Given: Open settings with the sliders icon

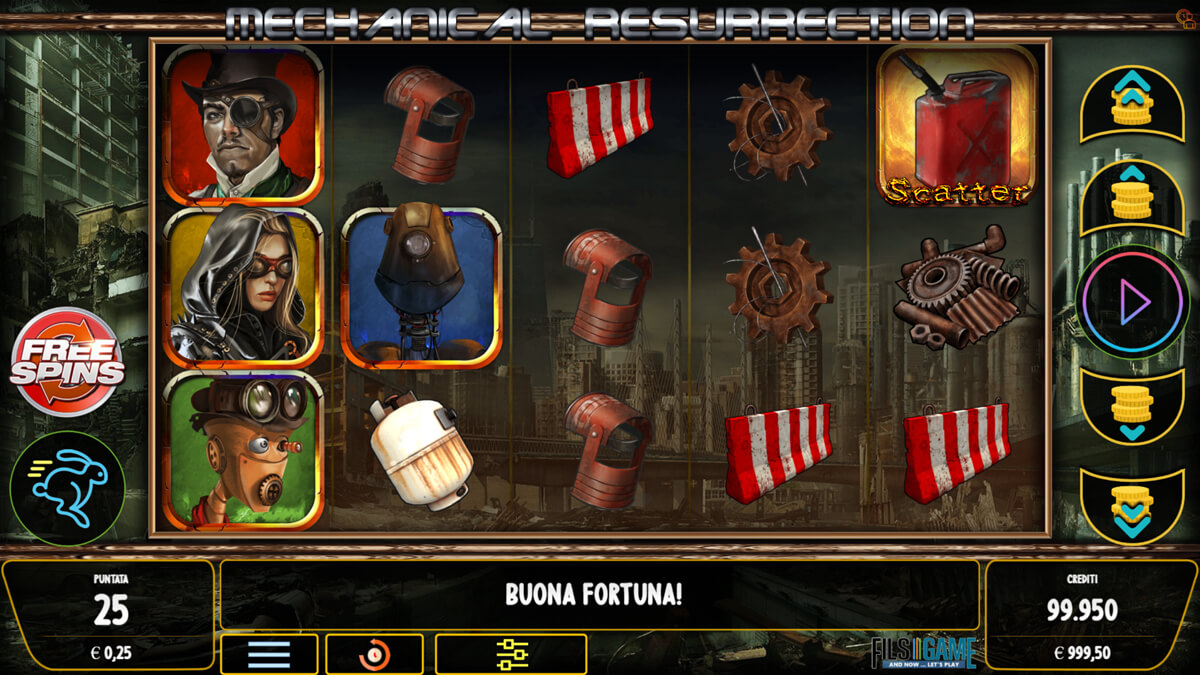Looking at the screenshot, I should tap(511, 654).
